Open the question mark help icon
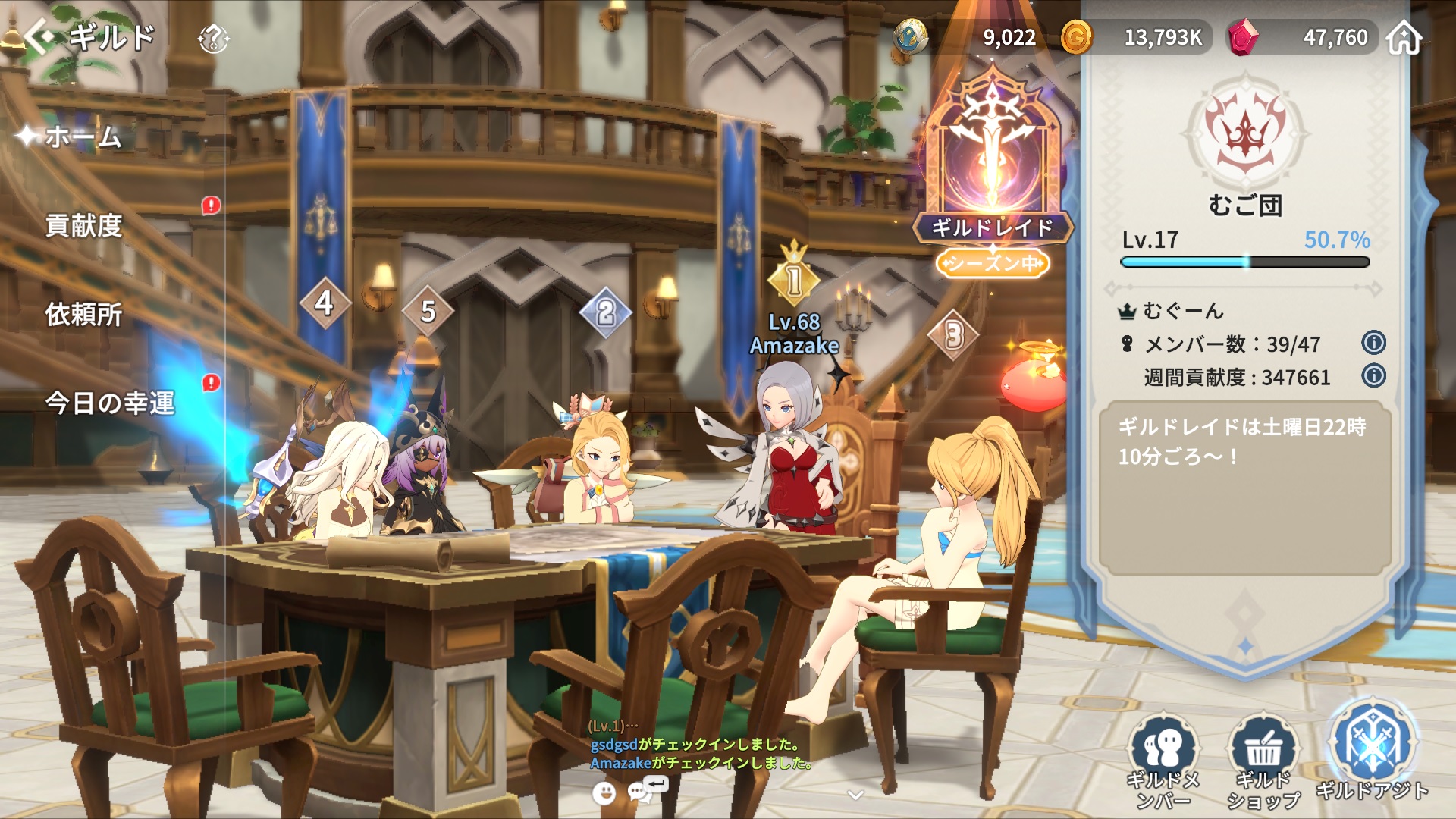The width and height of the screenshot is (1456, 819). pyautogui.click(x=213, y=38)
